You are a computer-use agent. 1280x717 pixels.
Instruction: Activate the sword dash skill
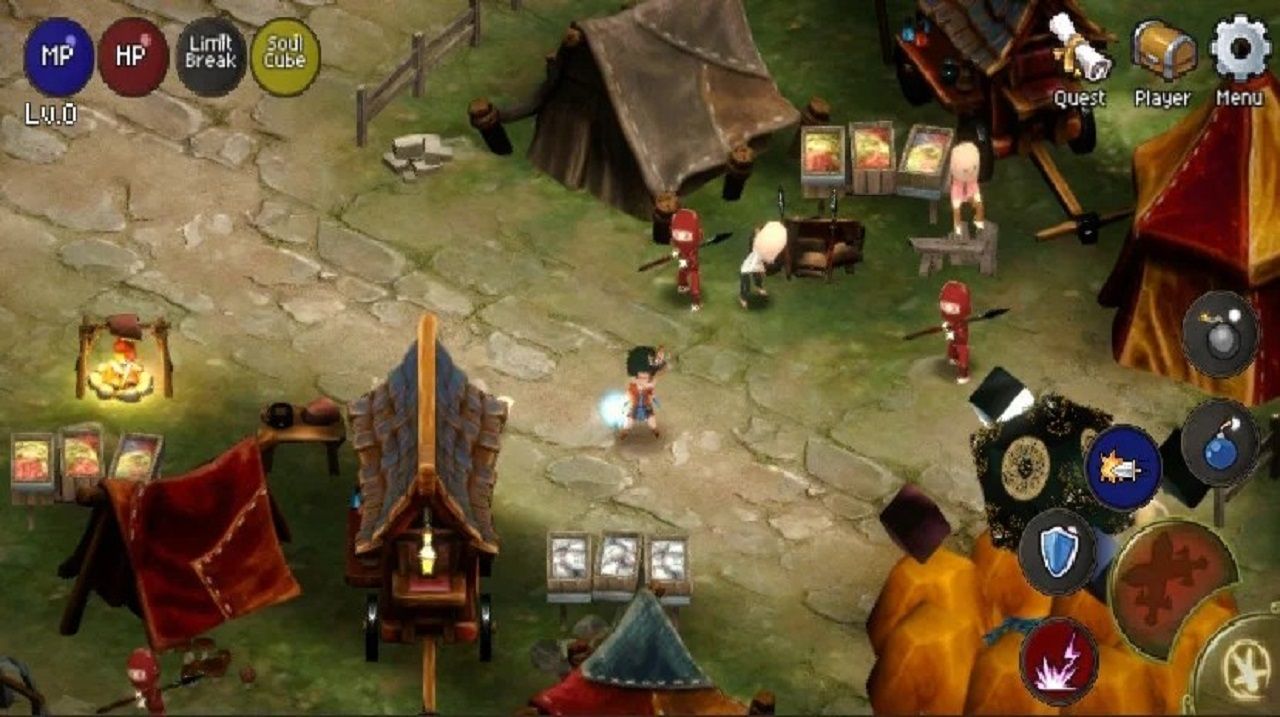(1123, 468)
